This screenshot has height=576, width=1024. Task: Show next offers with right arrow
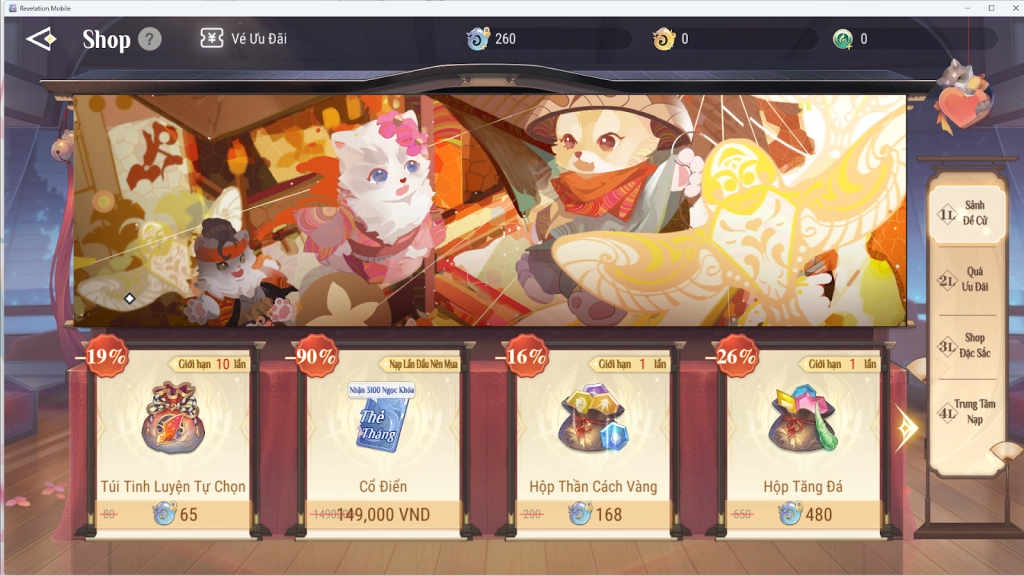pyautogui.click(x=906, y=428)
